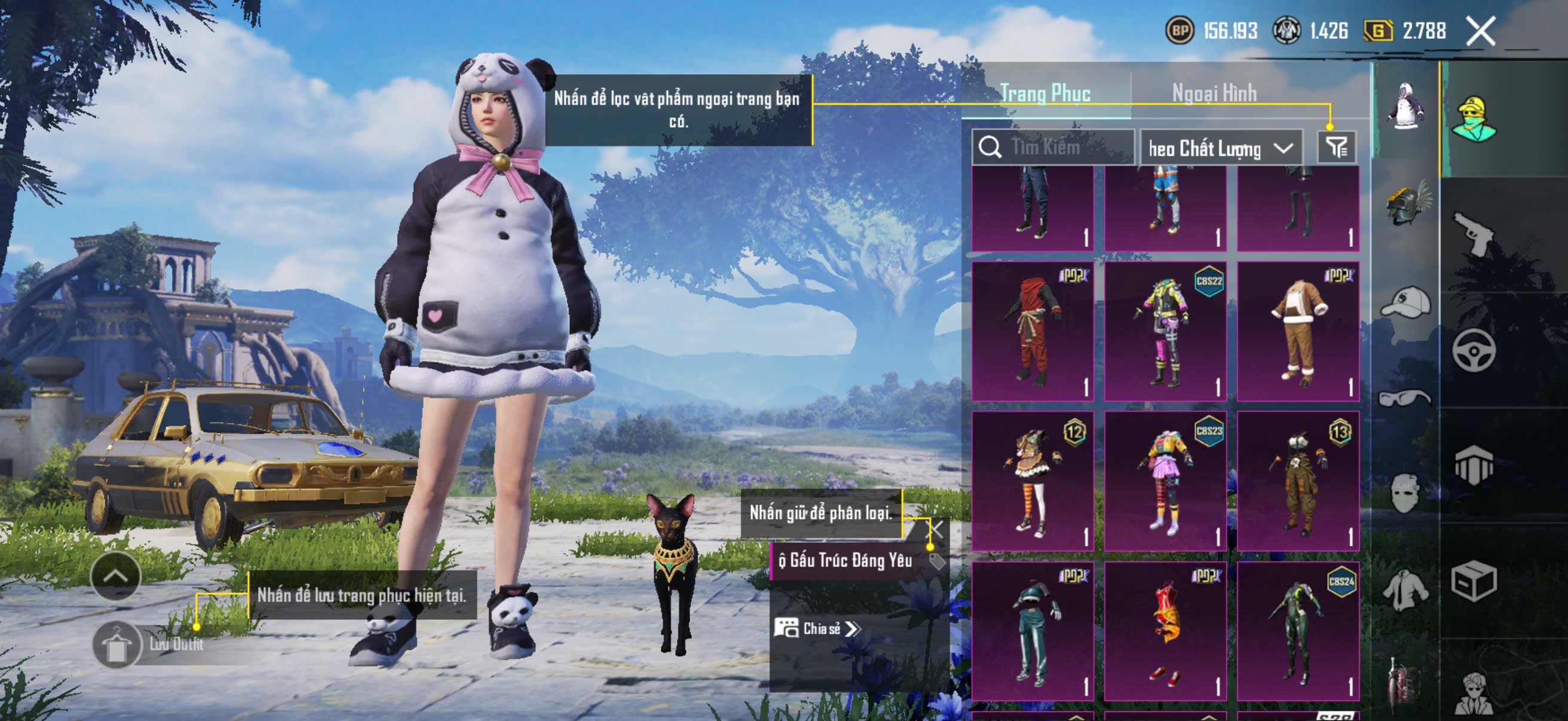
Task: Open the baseball cap category
Action: [x=1406, y=303]
